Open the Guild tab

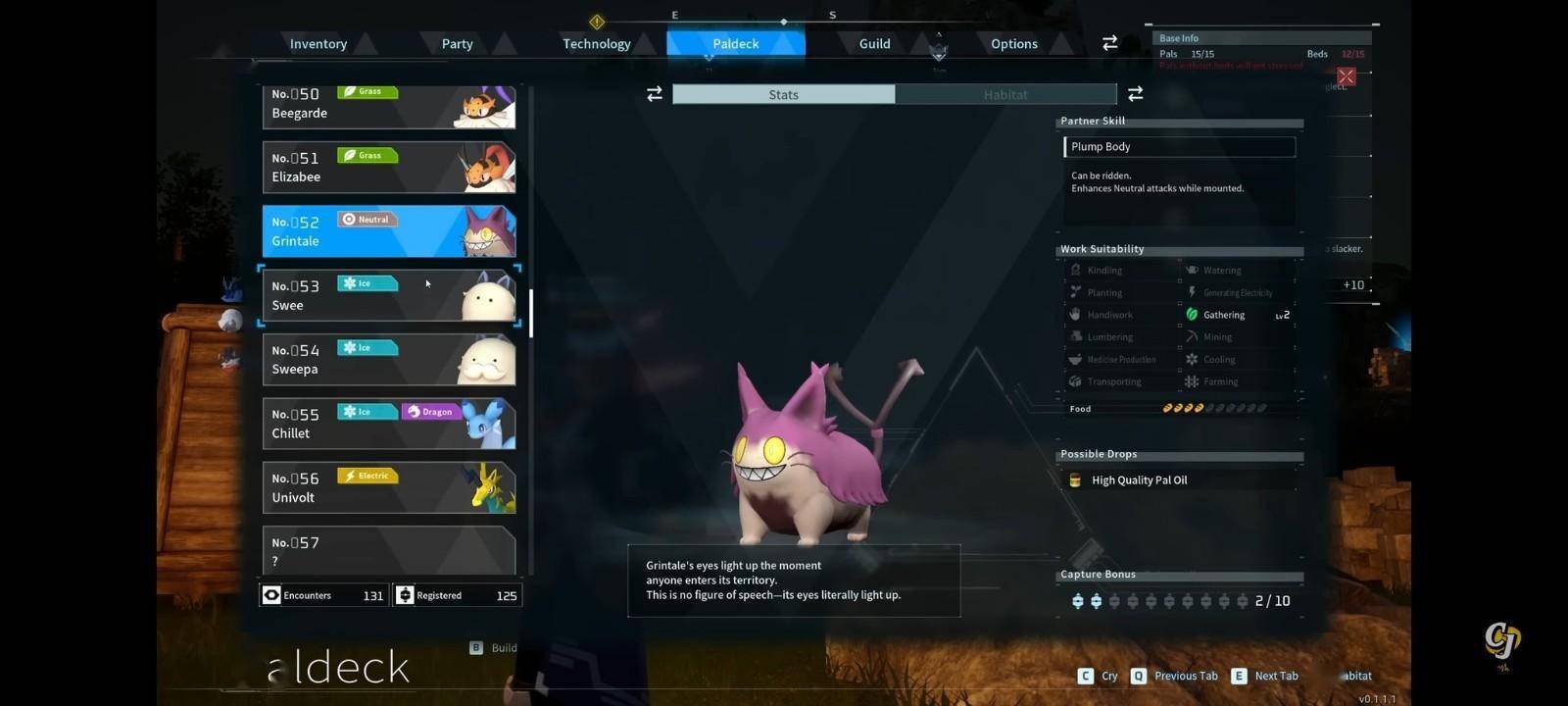[x=874, y=44]
